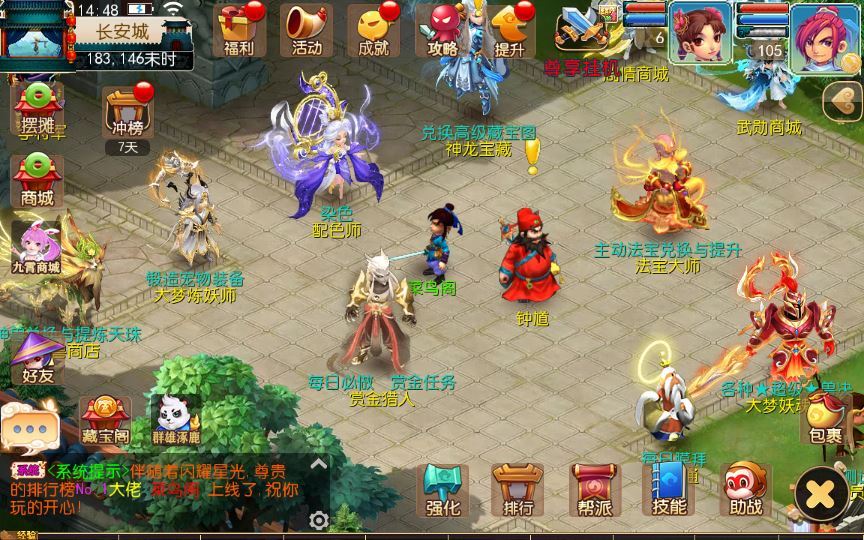Enter the 商城 shop
The image size is (864, 540).
pyautogui.click(x=37, y=180)
